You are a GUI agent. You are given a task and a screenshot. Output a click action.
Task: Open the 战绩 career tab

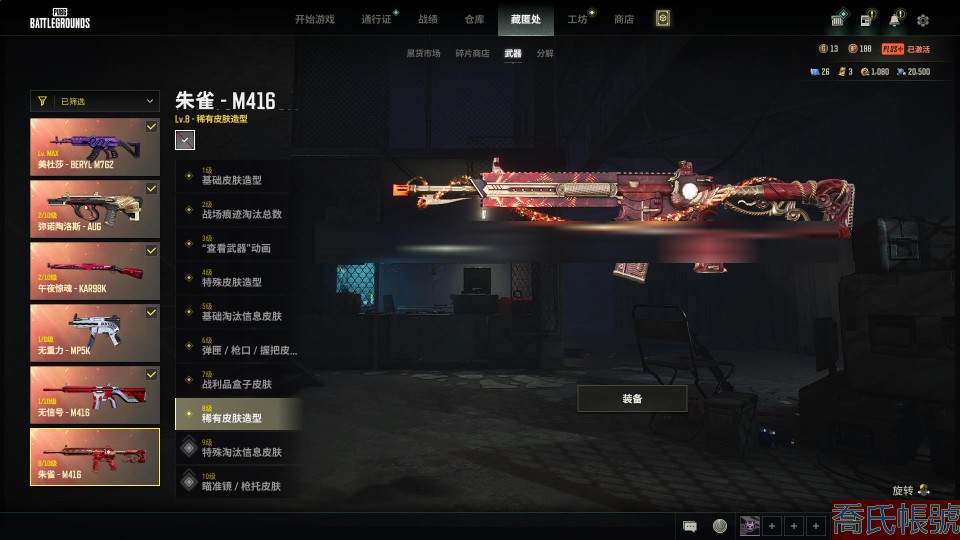click(428, 19)
